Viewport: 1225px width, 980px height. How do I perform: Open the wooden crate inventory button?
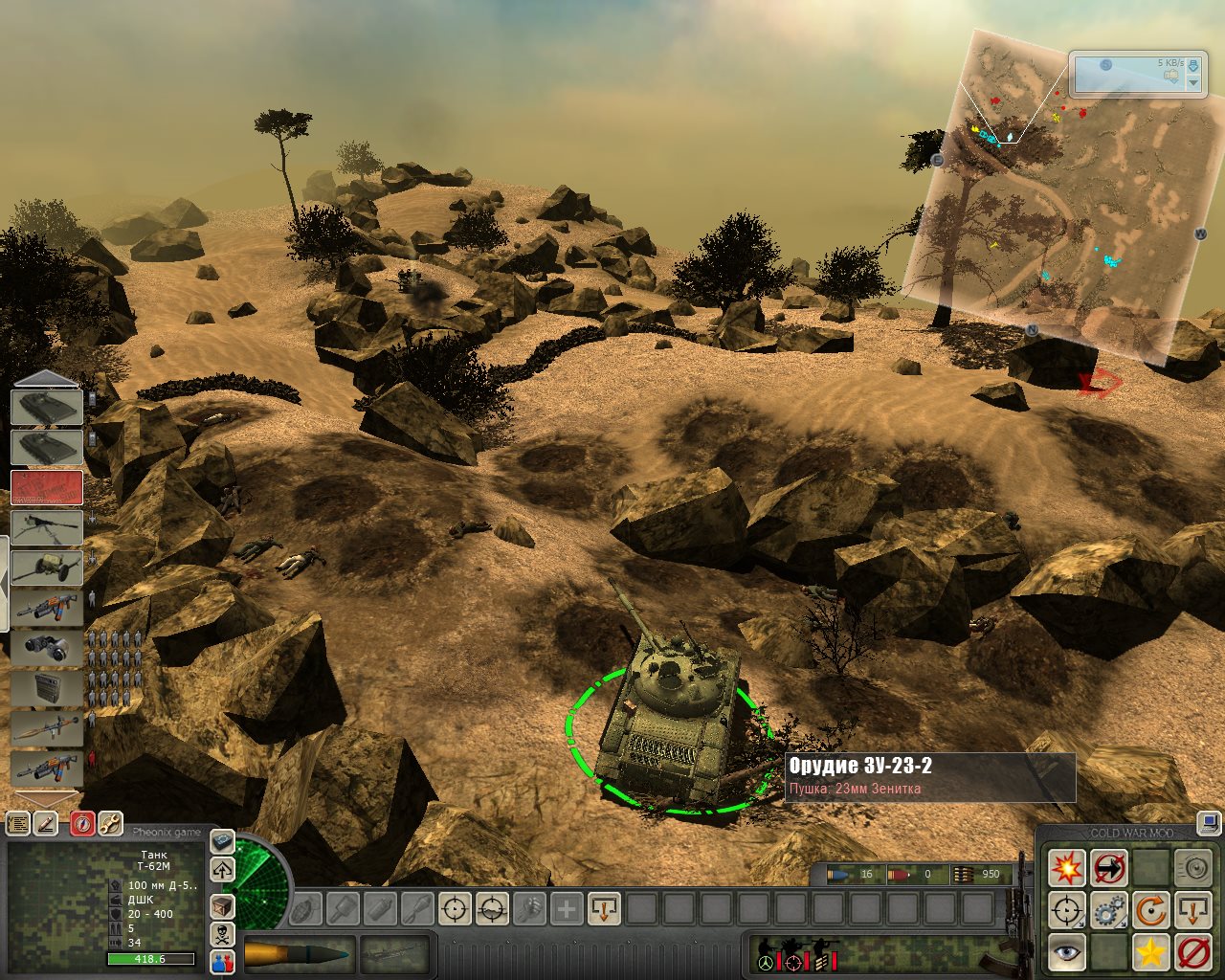[222, 906]
